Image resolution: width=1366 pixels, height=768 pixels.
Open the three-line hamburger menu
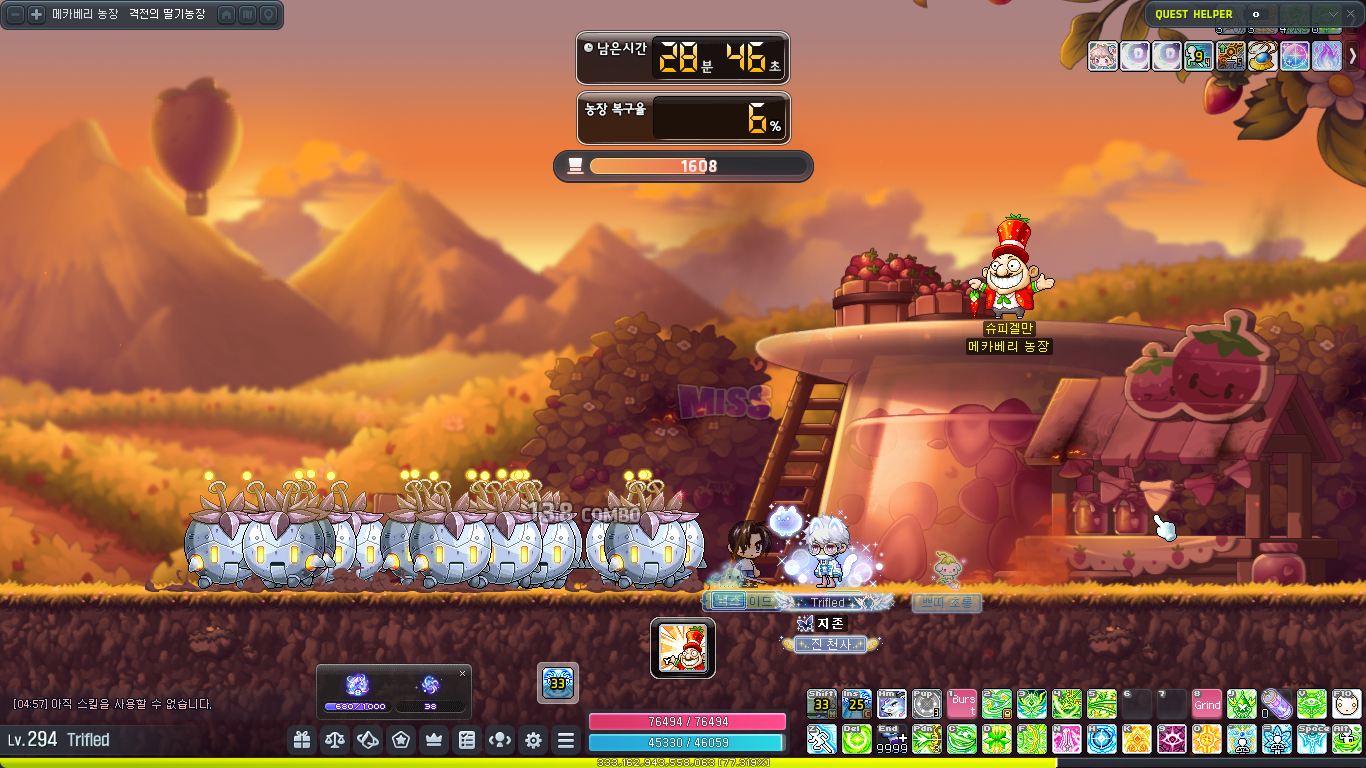coord(566,740)
